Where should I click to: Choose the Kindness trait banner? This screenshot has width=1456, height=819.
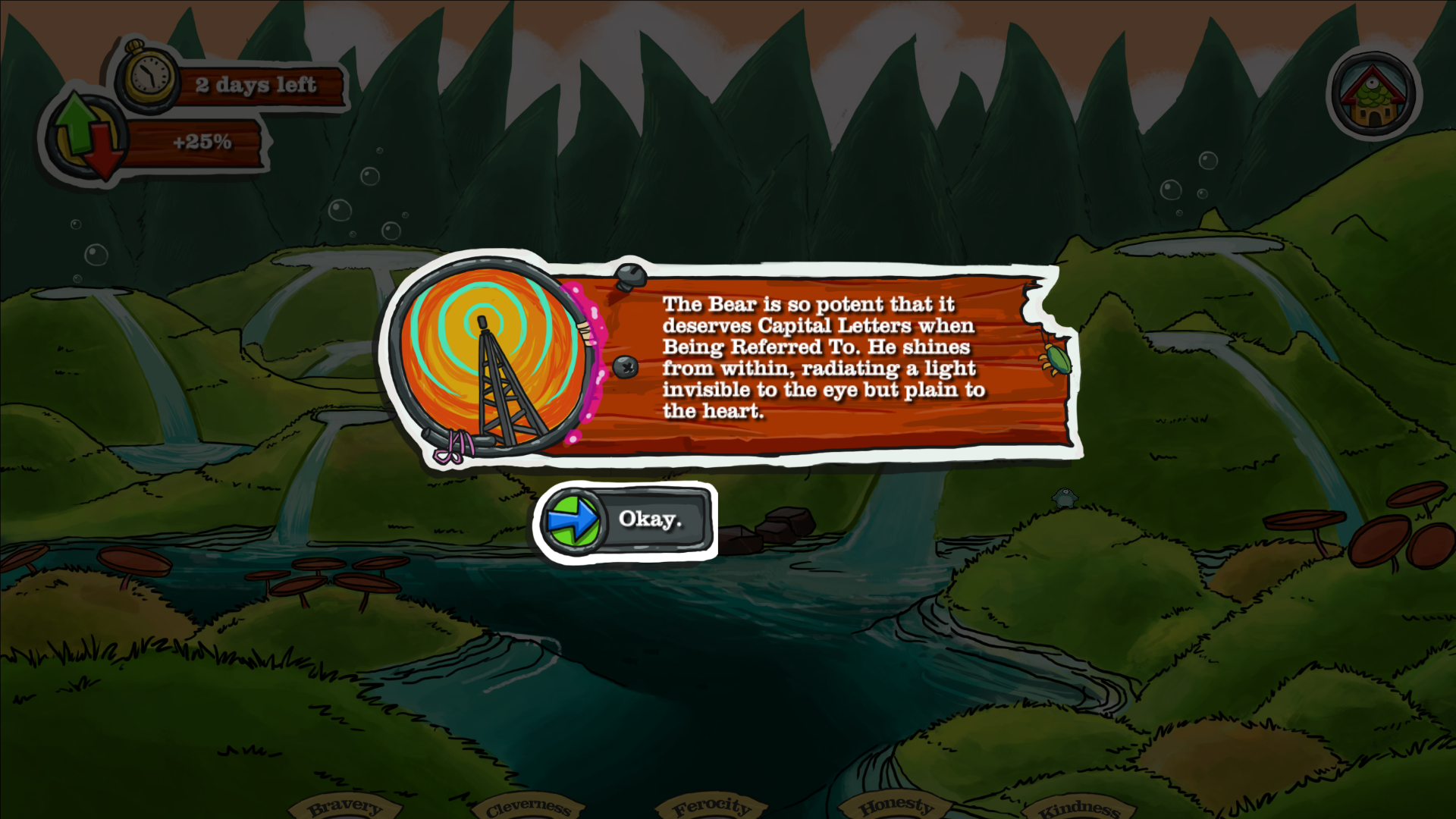(x=1078, y=809)
